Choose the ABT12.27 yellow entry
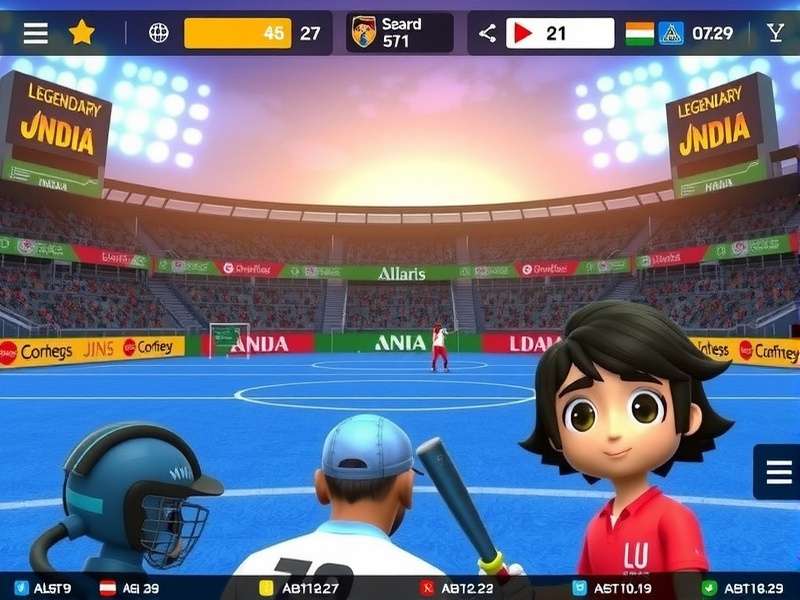 tap(300, 588)
